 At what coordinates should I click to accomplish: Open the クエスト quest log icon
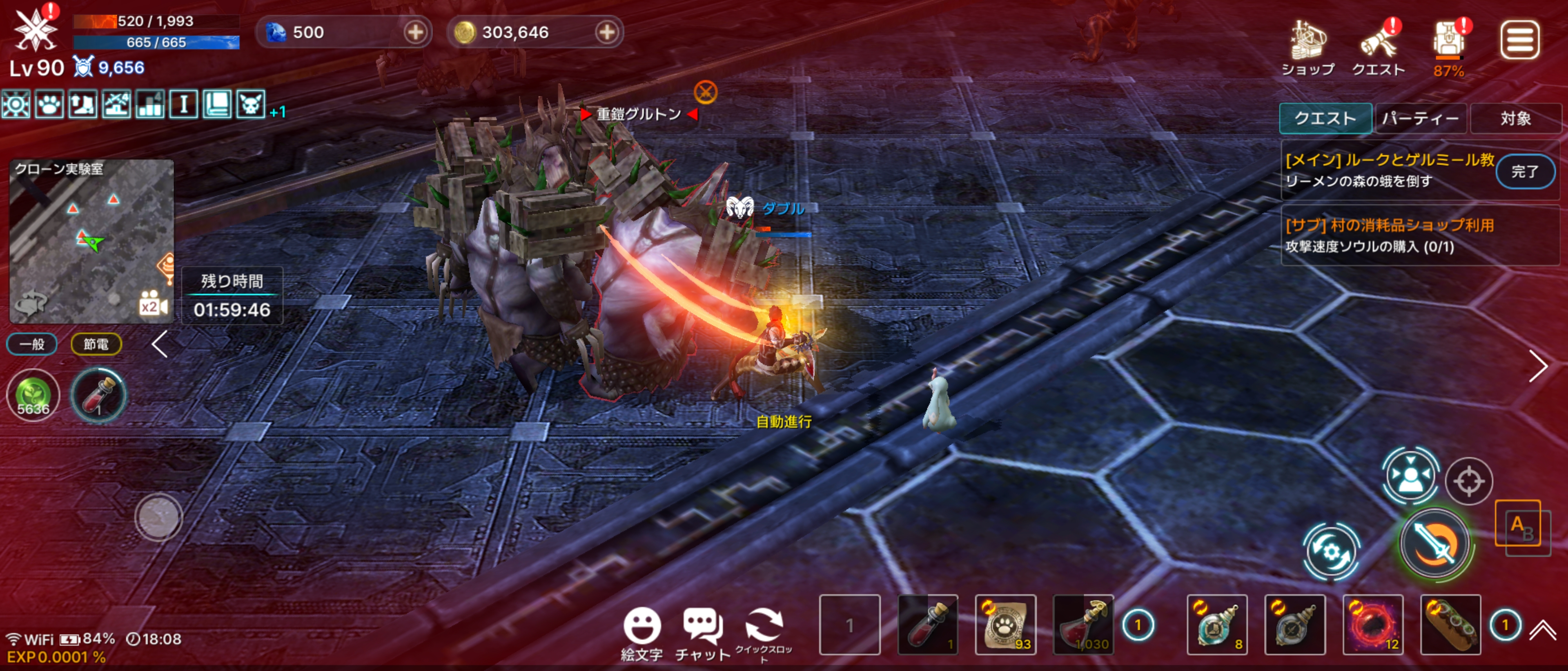(1378, 47)
